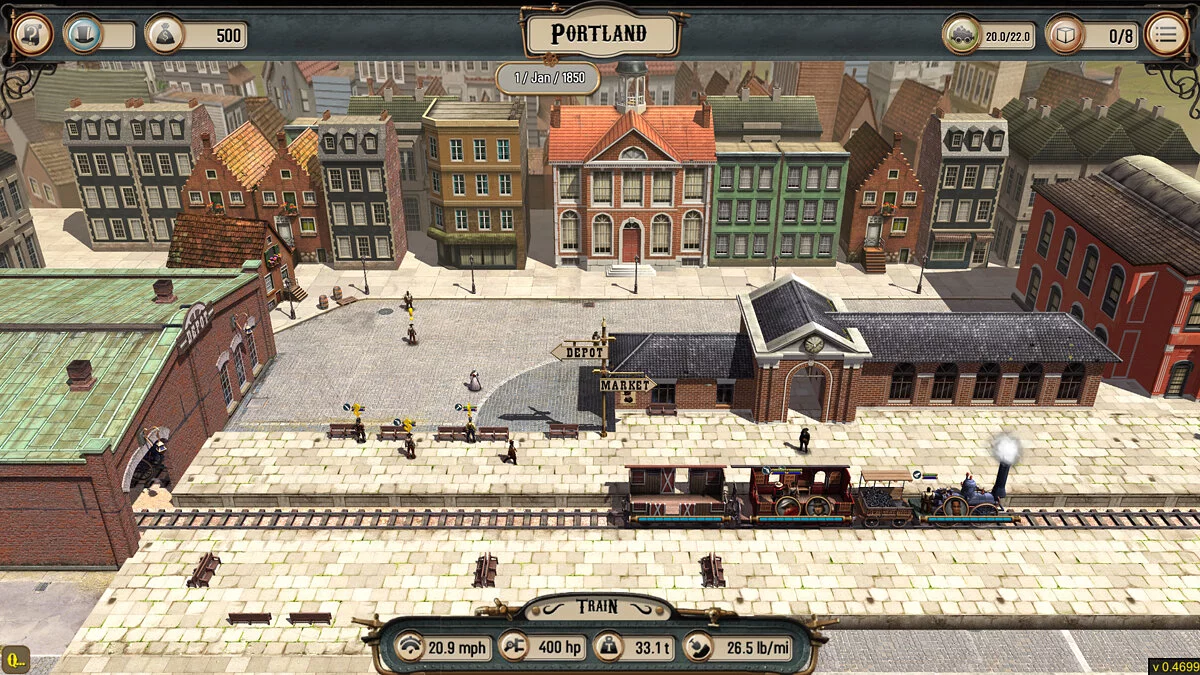The width and height of the screenshot is (1200, 675).
Task: Click the coal wagon load icon
Action: [x=962, y=35]
